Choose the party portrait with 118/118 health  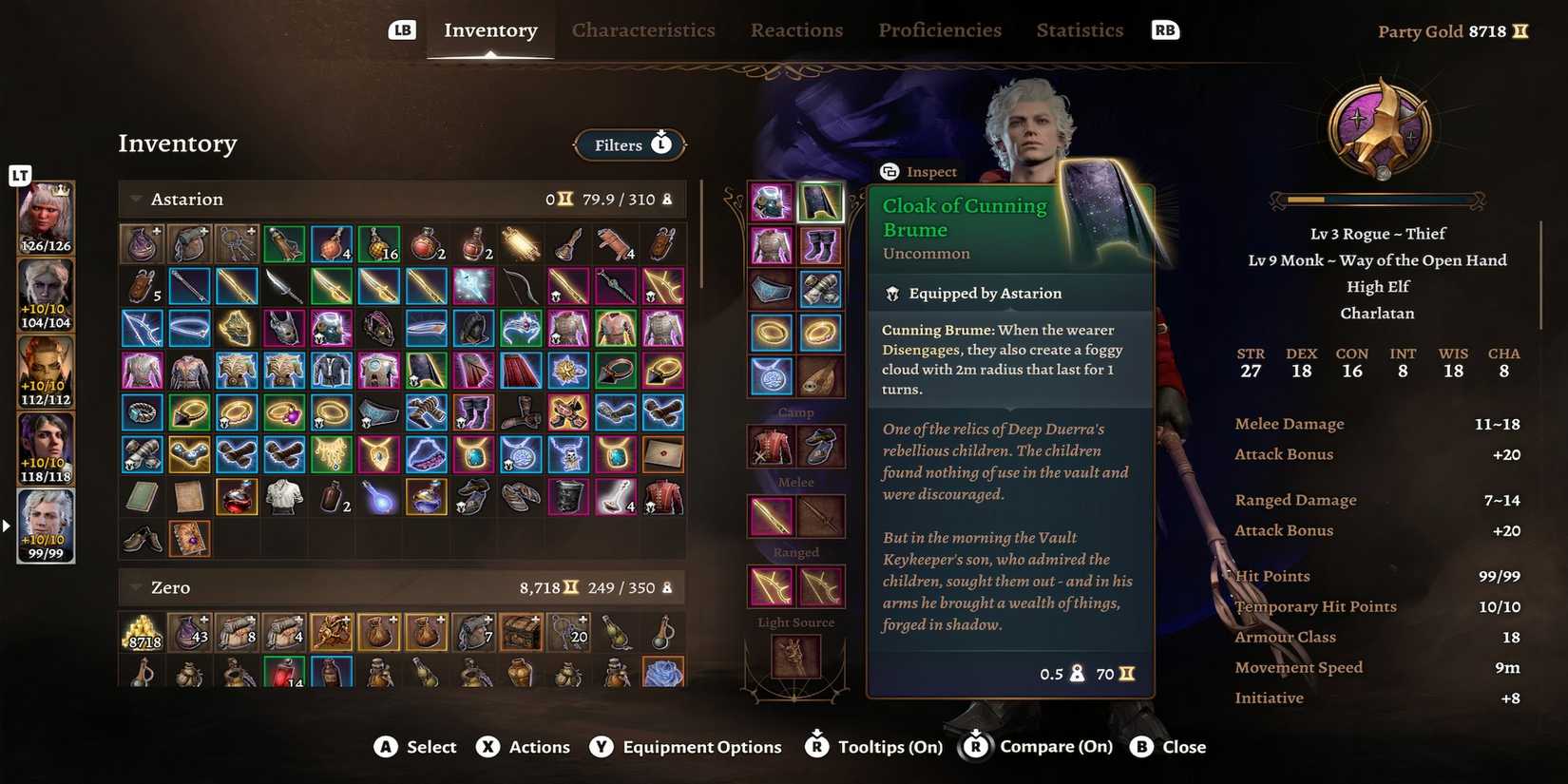click(x=46, y=449)
